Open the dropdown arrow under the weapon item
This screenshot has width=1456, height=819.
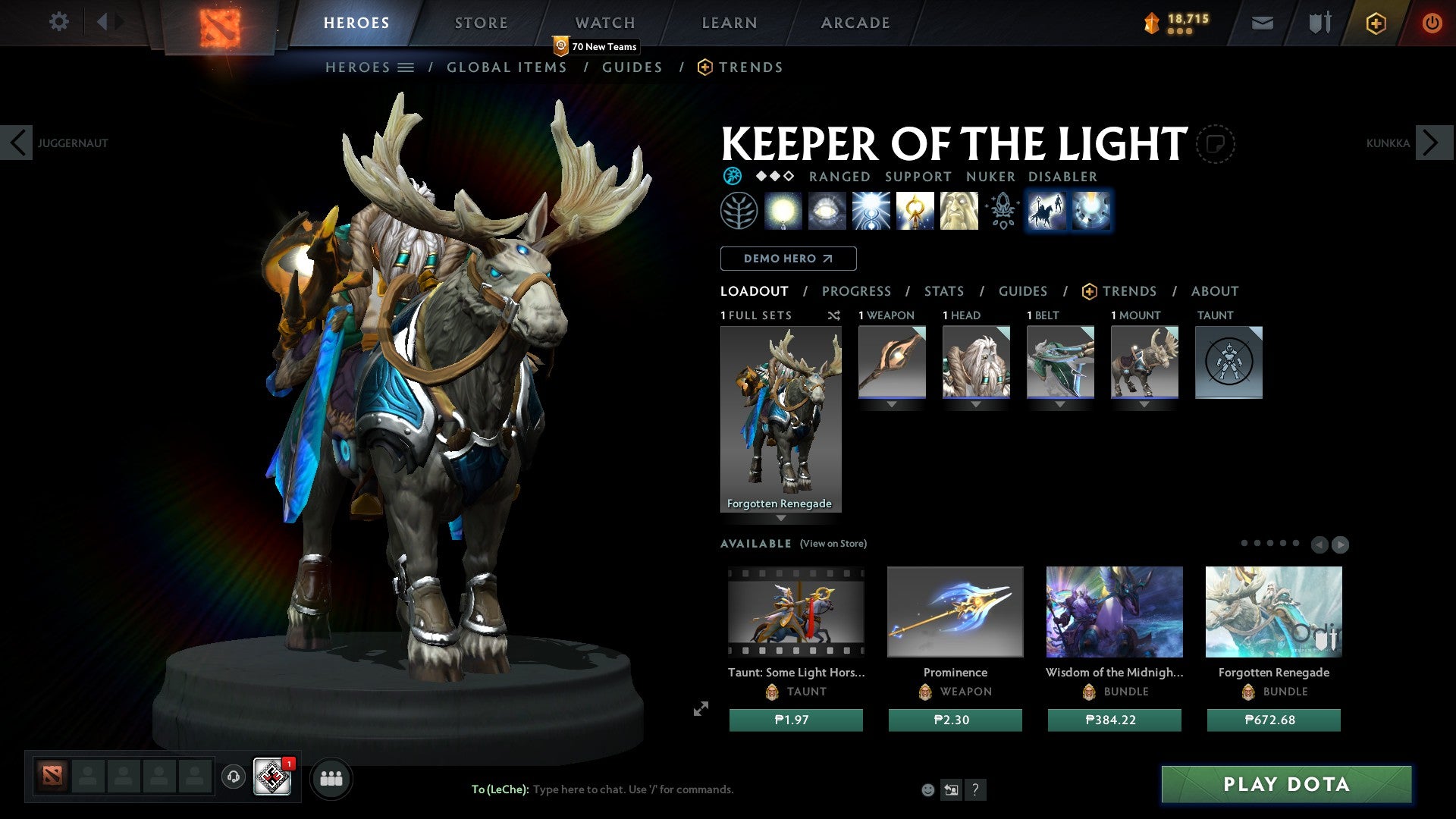tap(891, 404)
